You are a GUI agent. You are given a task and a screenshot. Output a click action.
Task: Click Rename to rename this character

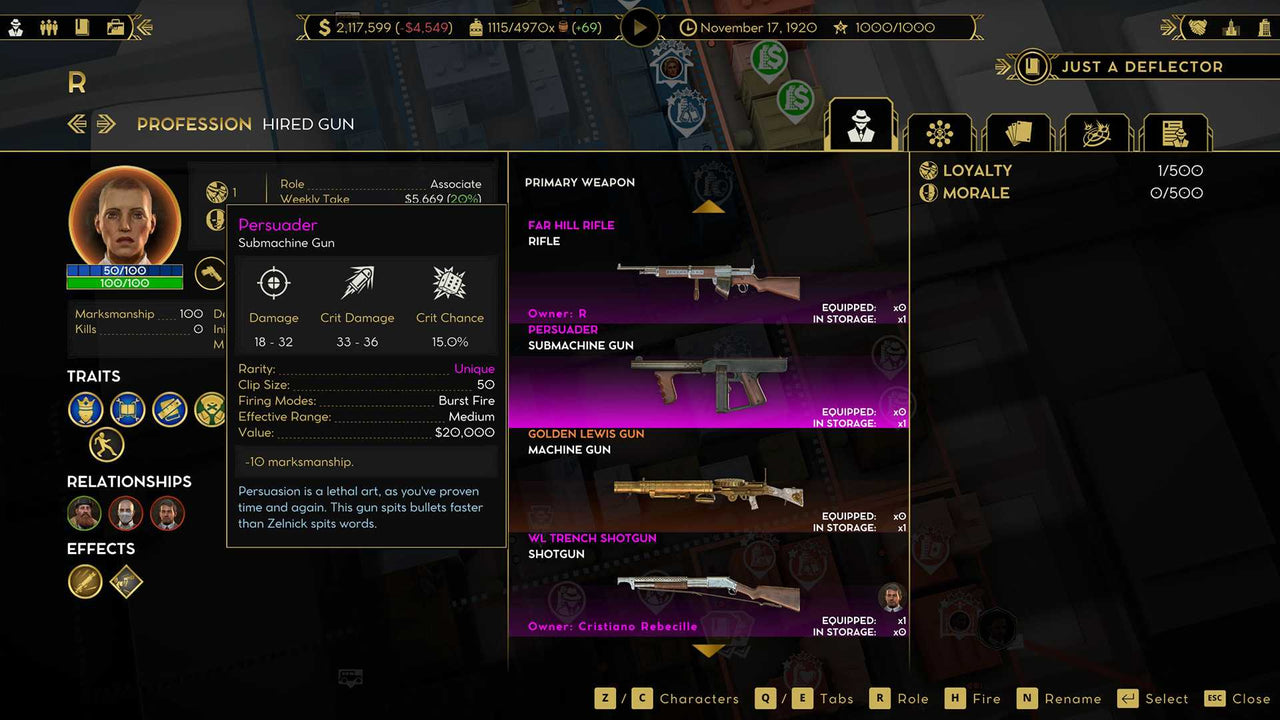tap(1075, 698)
